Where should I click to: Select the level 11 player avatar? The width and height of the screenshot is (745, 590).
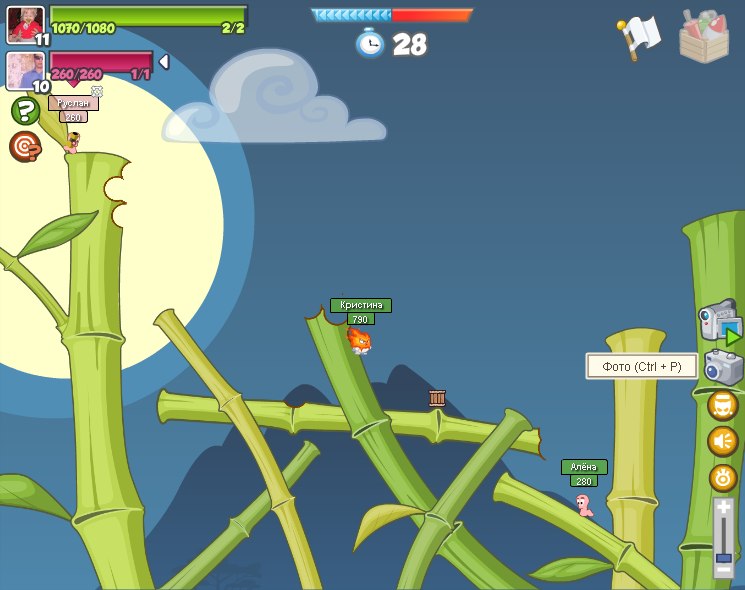coord(25,25)
